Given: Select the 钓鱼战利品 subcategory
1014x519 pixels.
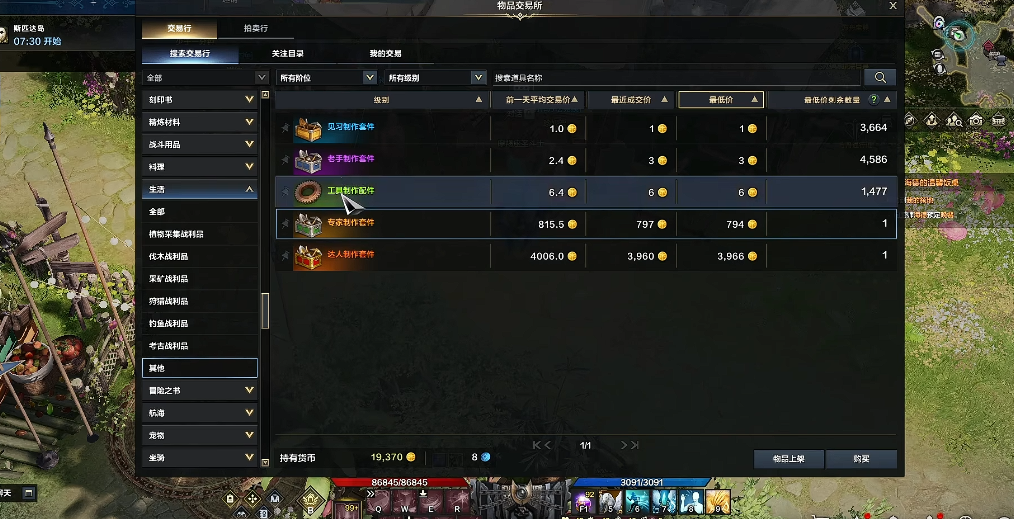Looking at the screenshot, I should (x=200, y=324).
